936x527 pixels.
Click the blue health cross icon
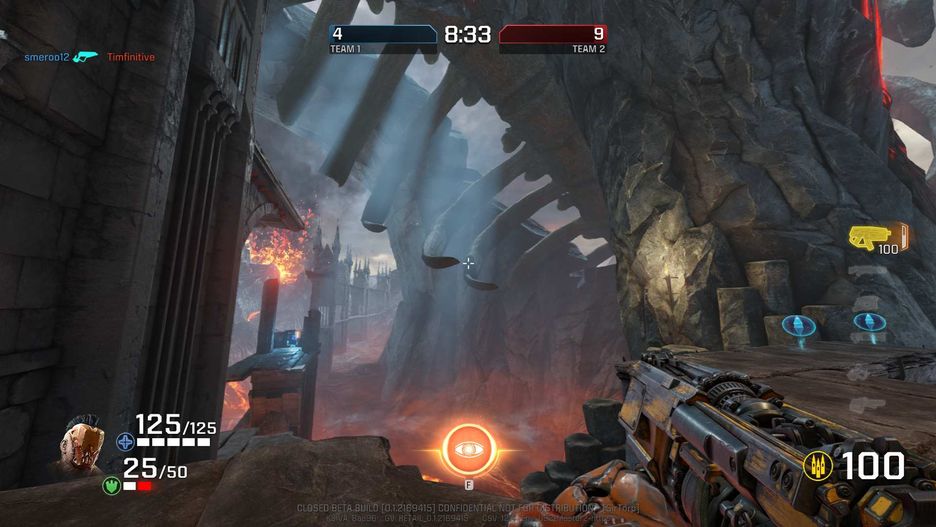pos(125,441)
